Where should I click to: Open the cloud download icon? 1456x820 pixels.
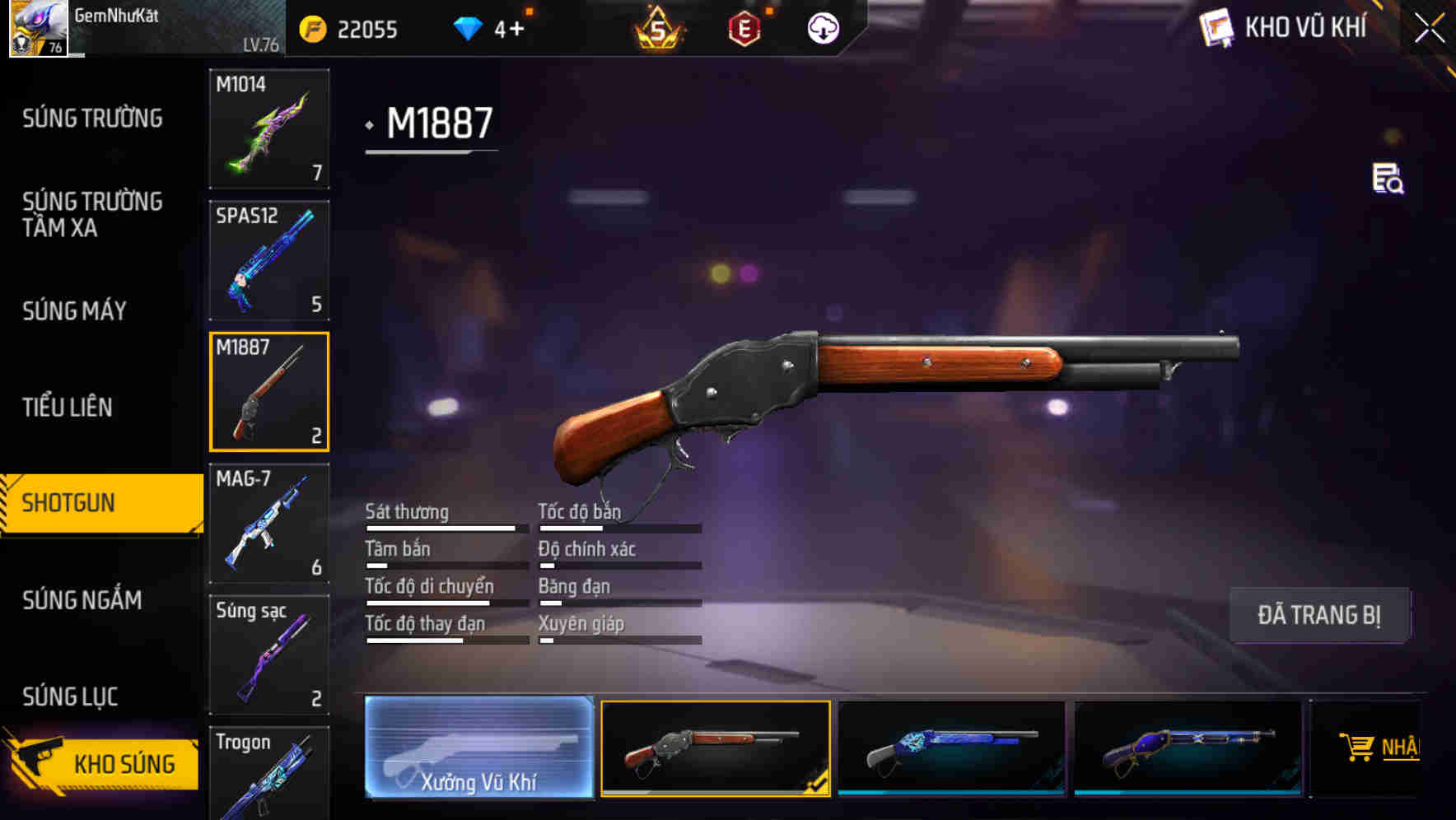[821, 30]
